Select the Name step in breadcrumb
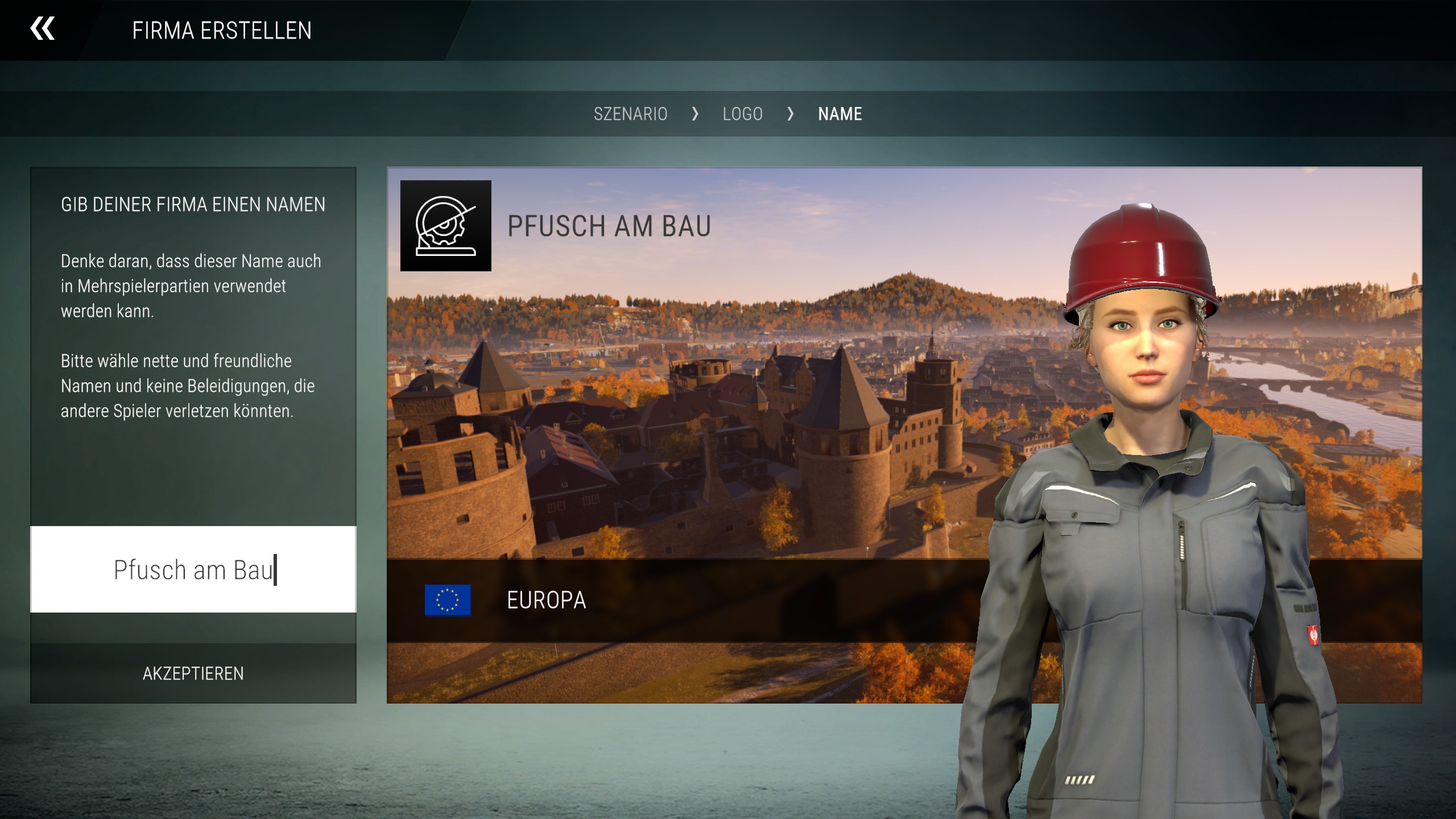 840,114
